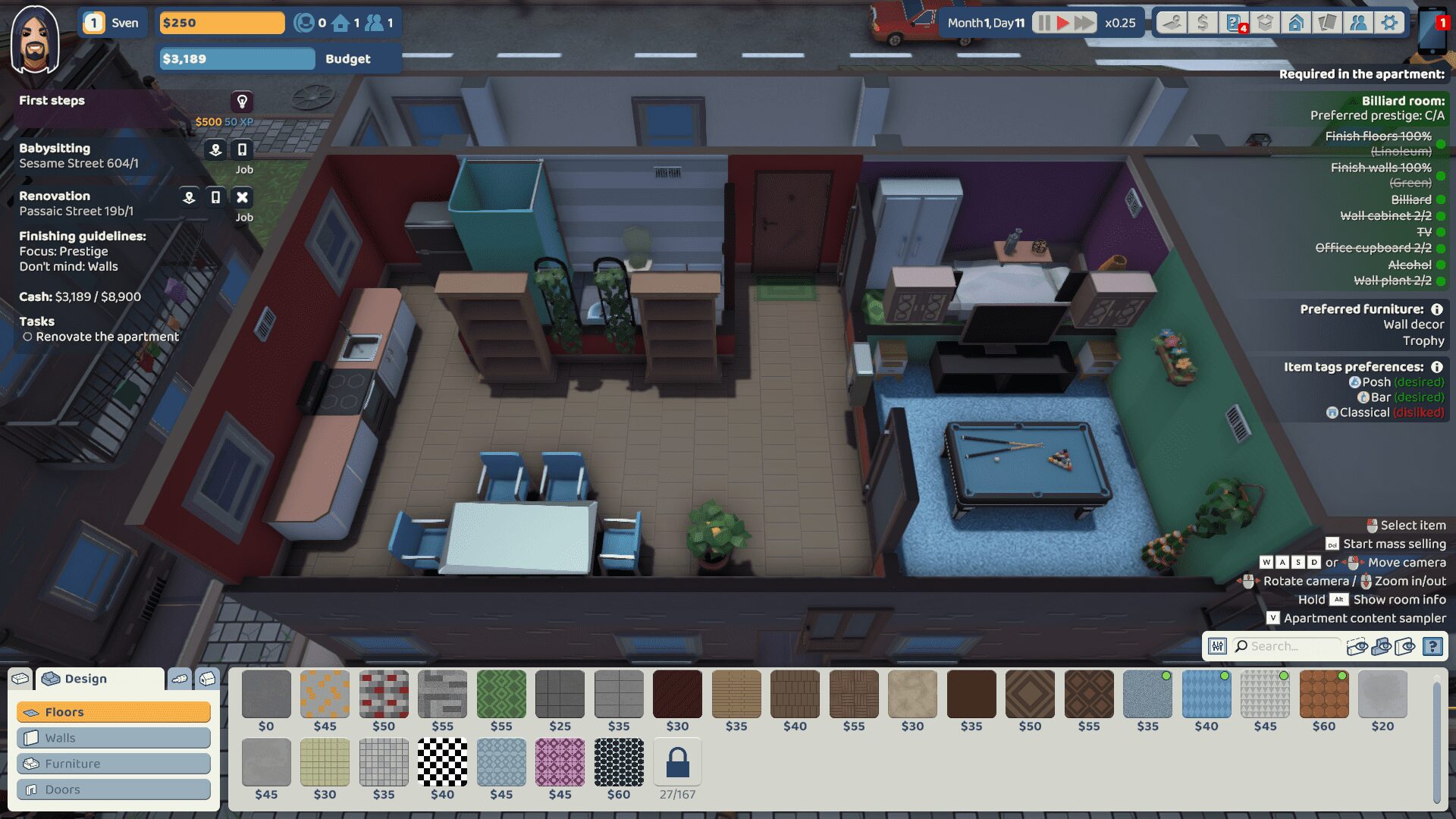Image resolution: width=1456 pixels, height=819 pixels.
Task: Pause the game time
Action: pyautogui.click(x=1043, y=23)
